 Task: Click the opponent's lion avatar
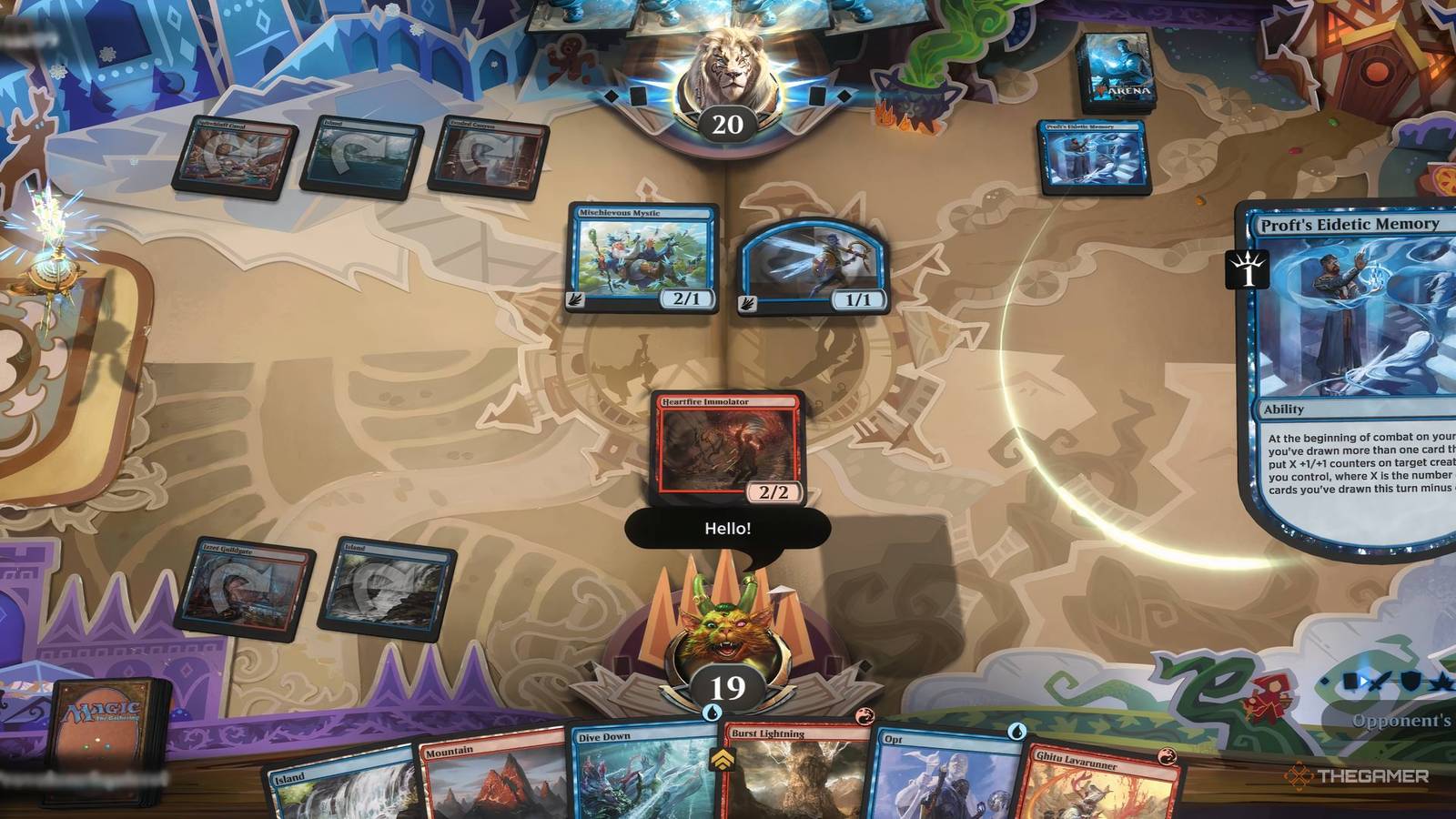(728, 71)
